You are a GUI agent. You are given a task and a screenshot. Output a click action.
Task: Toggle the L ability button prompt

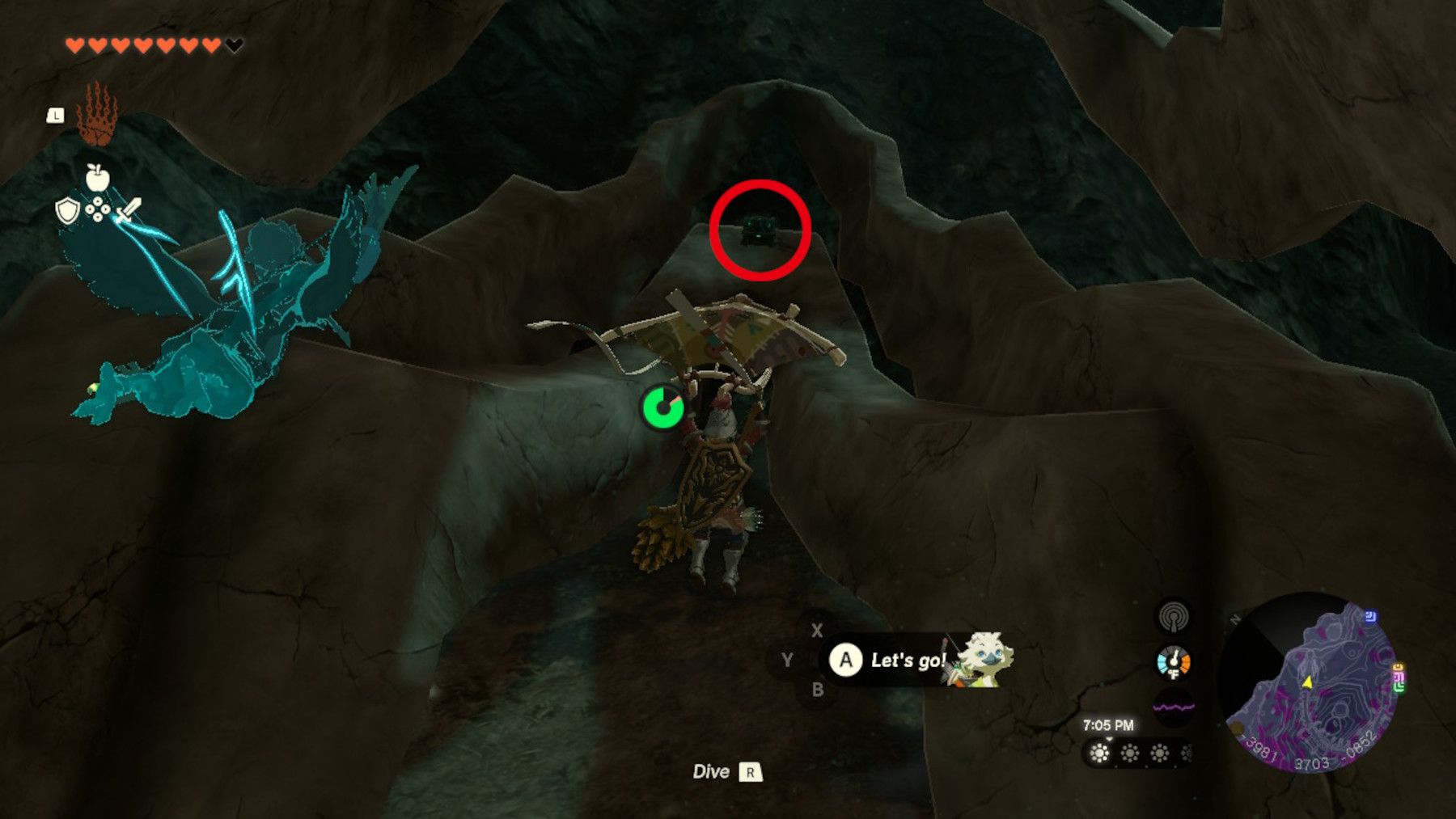coord(55,114)
